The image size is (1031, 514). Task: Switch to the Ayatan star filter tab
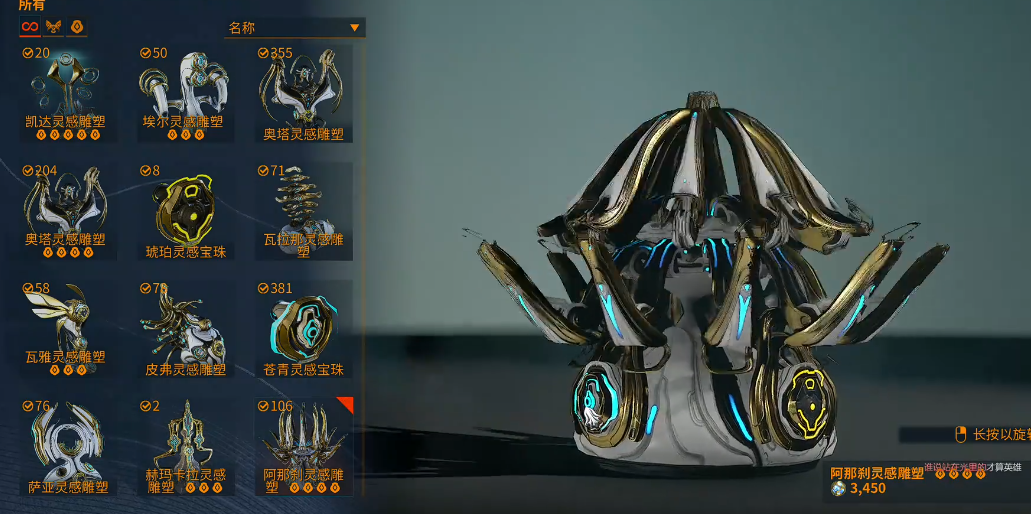pos(77,27)
